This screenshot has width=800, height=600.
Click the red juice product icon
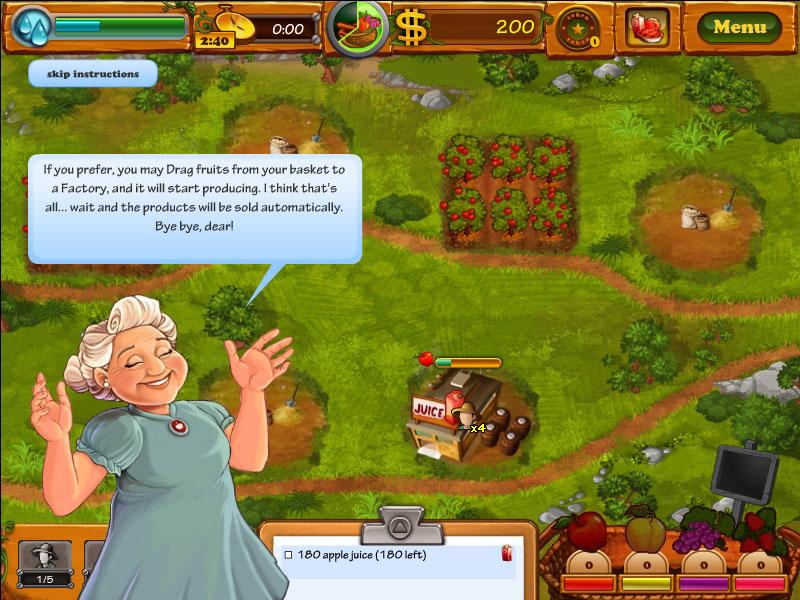pyautogui.click(x=647, y=27)
